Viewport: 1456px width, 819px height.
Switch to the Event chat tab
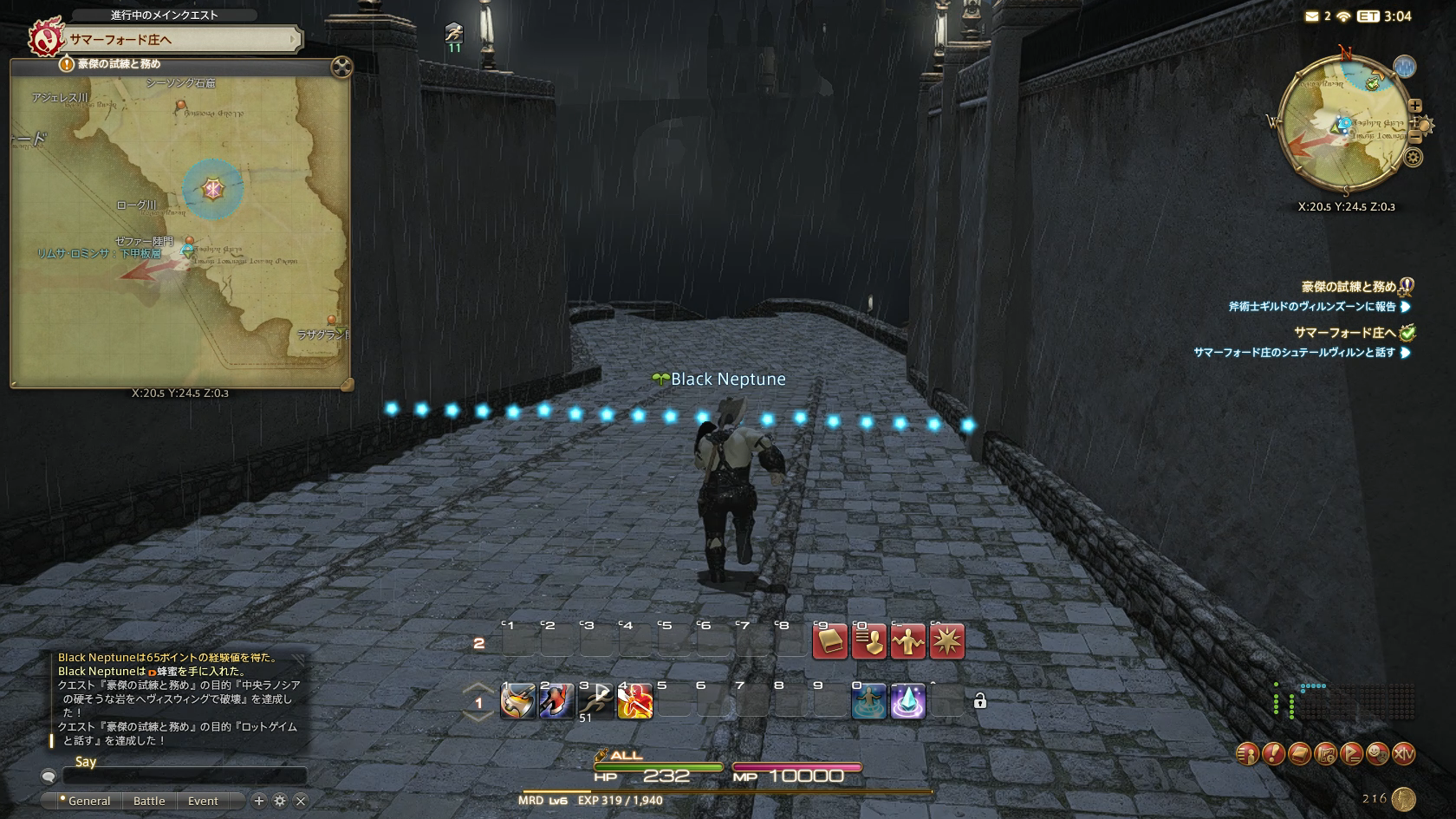click(x=203, y=801)
